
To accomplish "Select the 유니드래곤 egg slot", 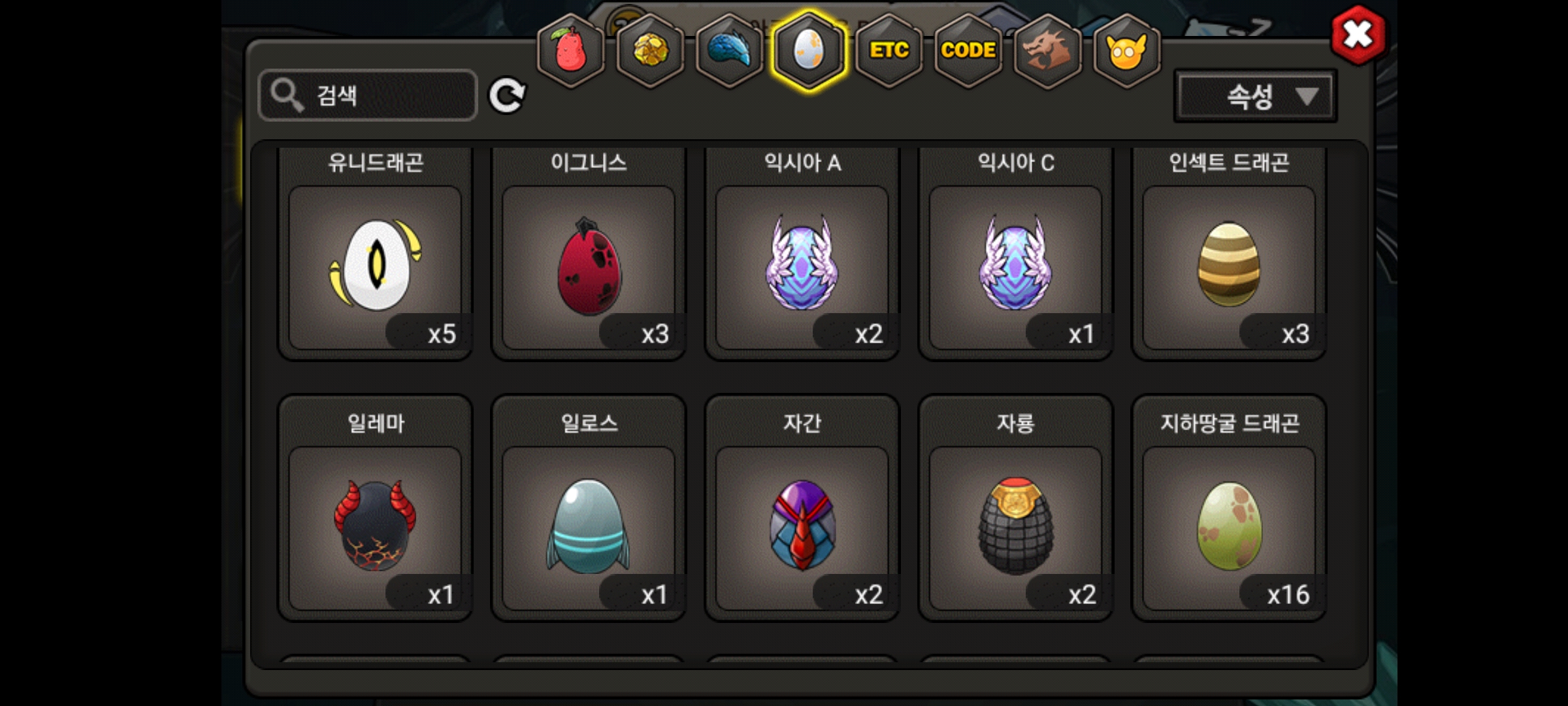I will [375, 267].
